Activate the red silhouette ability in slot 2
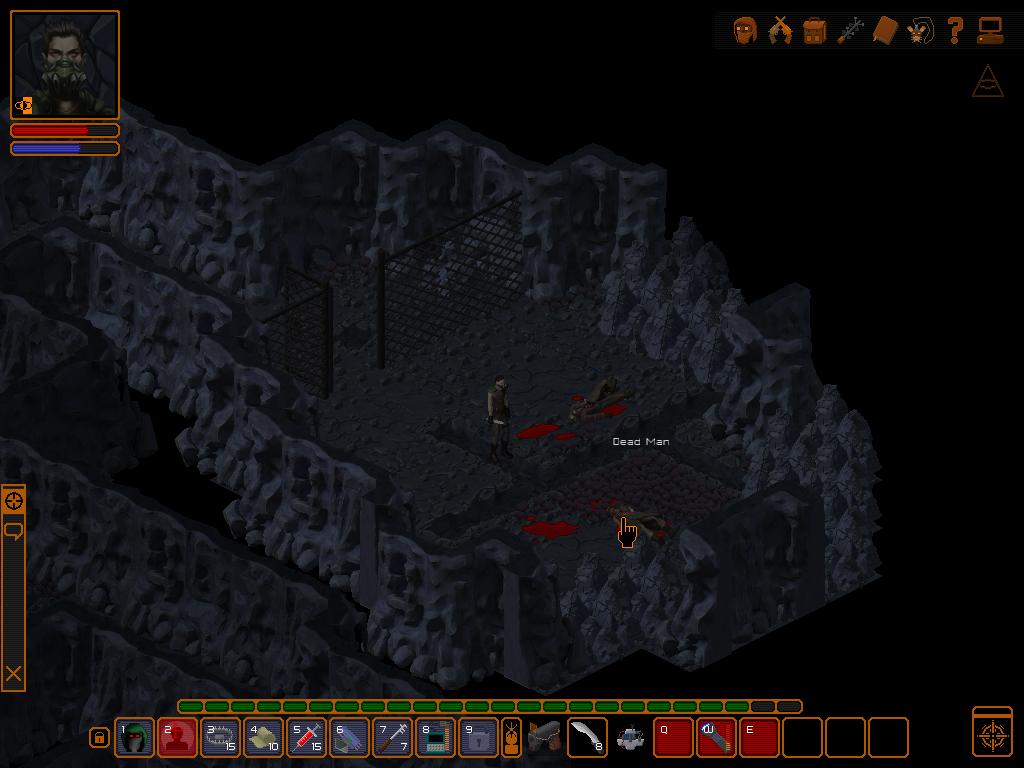Image resolution: width=1024 pixels, height=768 pixels. pos(178,738)
